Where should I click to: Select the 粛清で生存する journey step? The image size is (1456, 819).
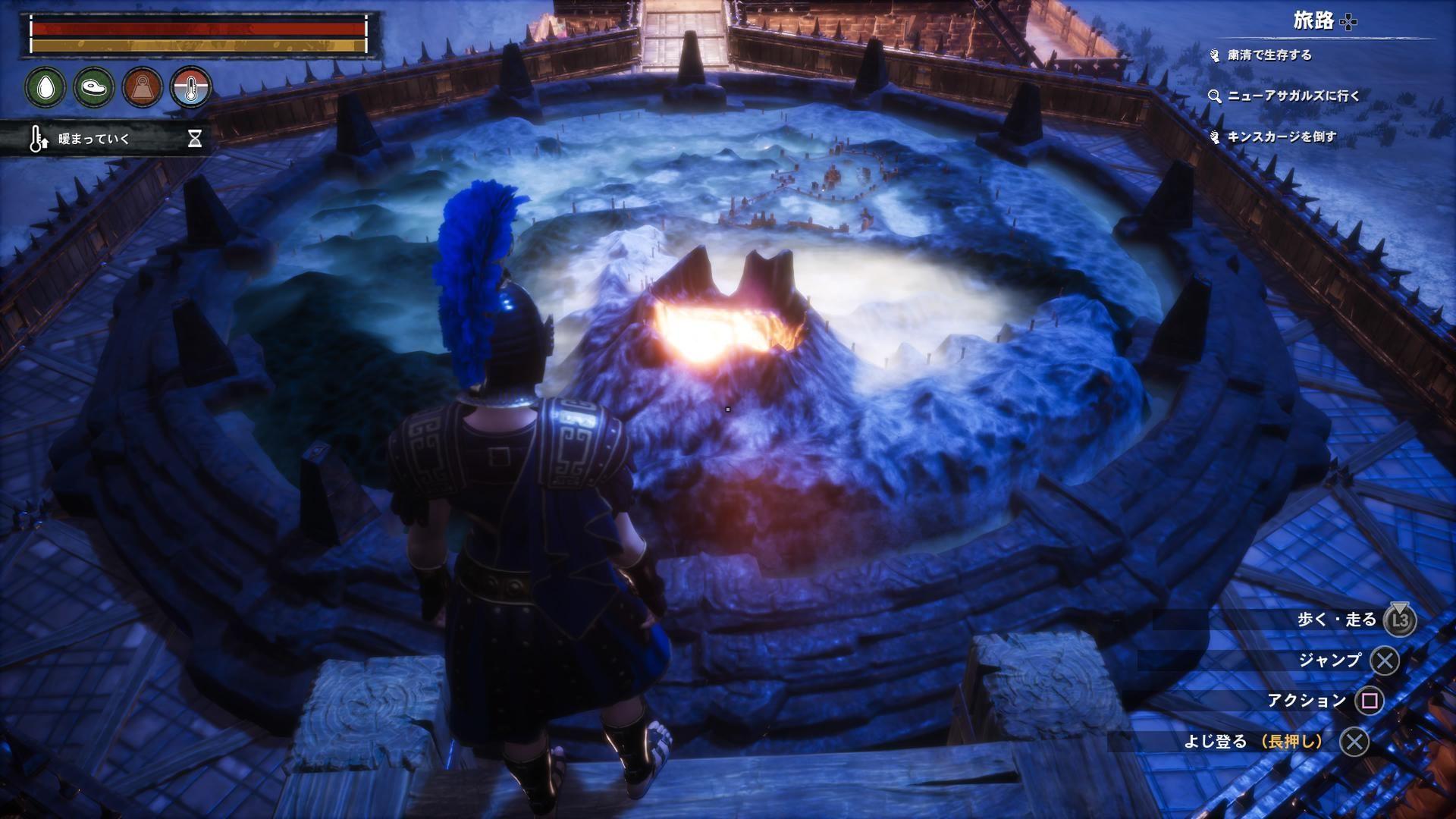[1269, 55]
